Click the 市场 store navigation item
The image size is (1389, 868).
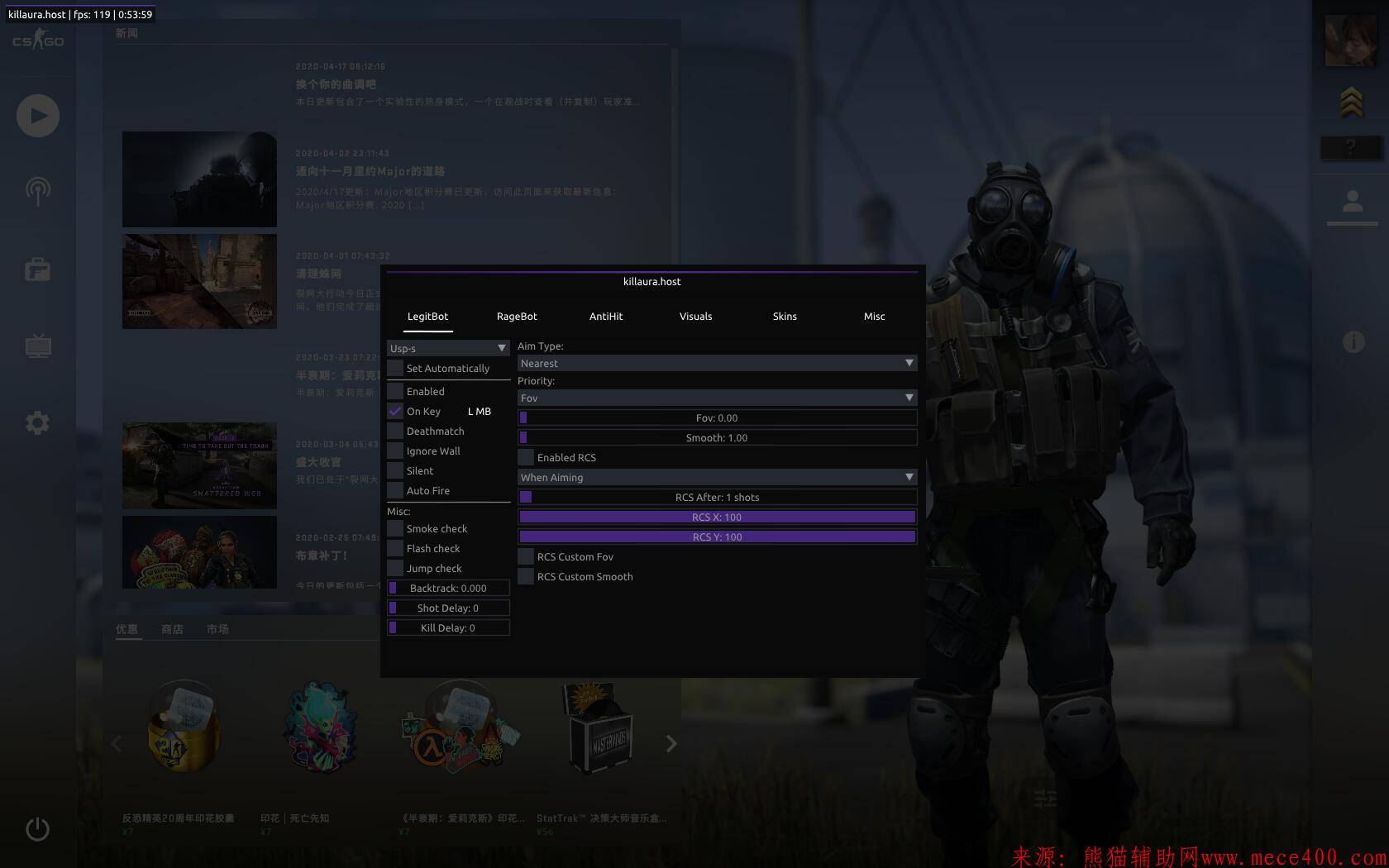(x=217, y=628)
